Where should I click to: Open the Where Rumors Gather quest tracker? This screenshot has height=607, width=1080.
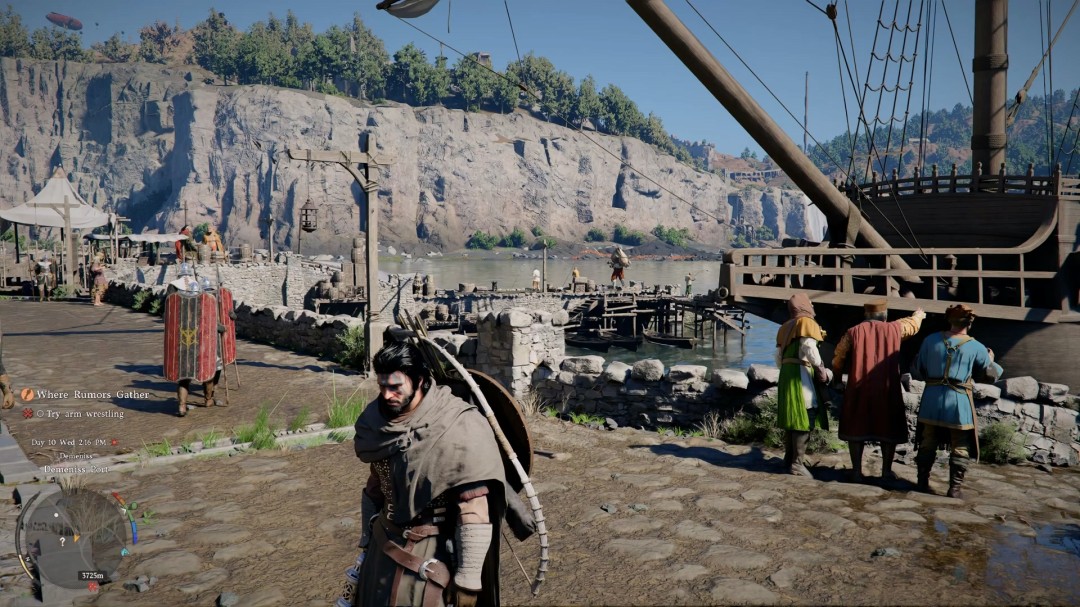pyautogui.click(x=92, y=394)
